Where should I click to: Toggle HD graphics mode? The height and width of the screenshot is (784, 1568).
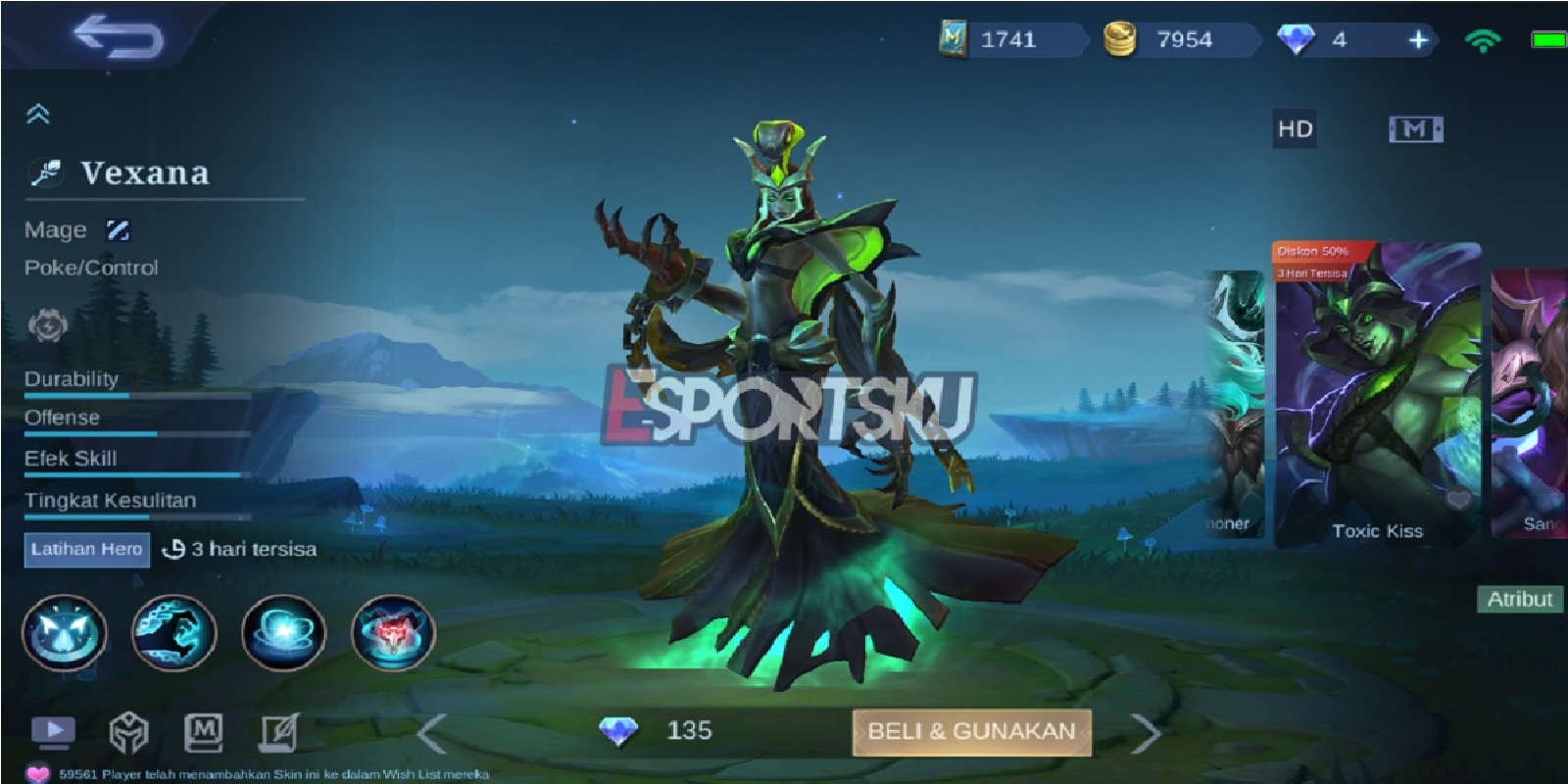pos(1294,127)
